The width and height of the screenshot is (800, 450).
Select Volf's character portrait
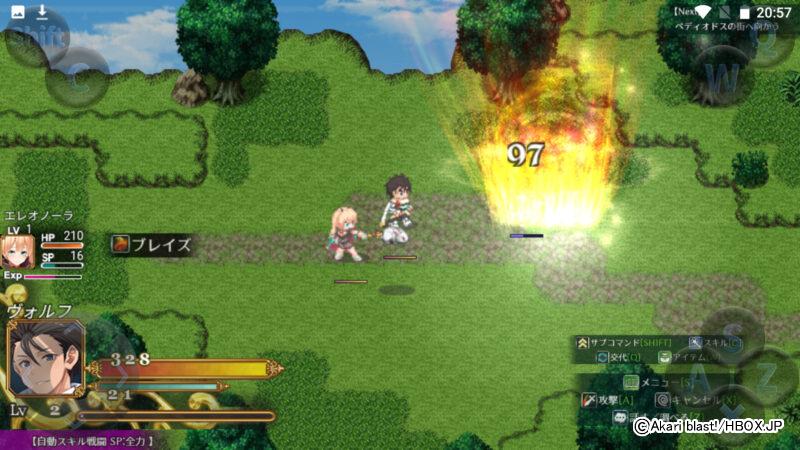tap(46, 356)
